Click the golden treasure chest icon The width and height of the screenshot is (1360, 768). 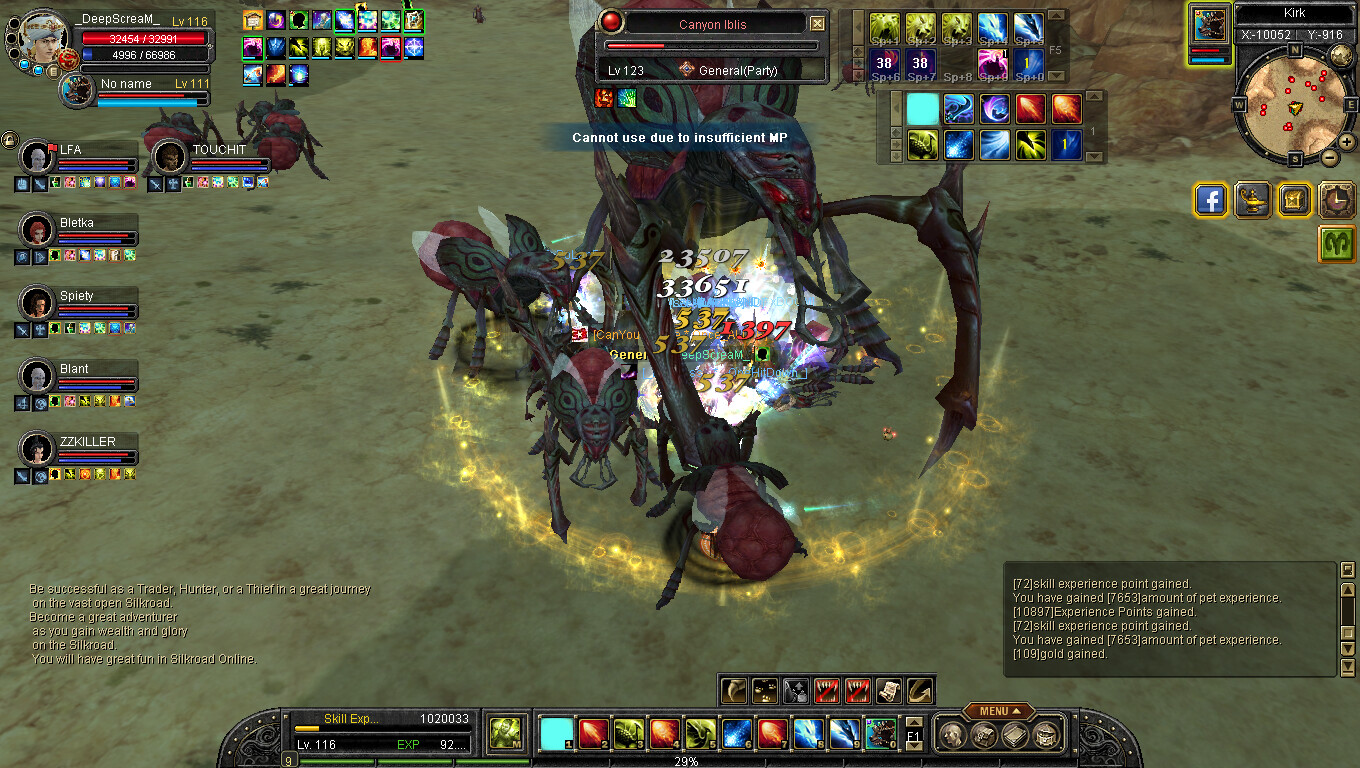pos(1294,200)
